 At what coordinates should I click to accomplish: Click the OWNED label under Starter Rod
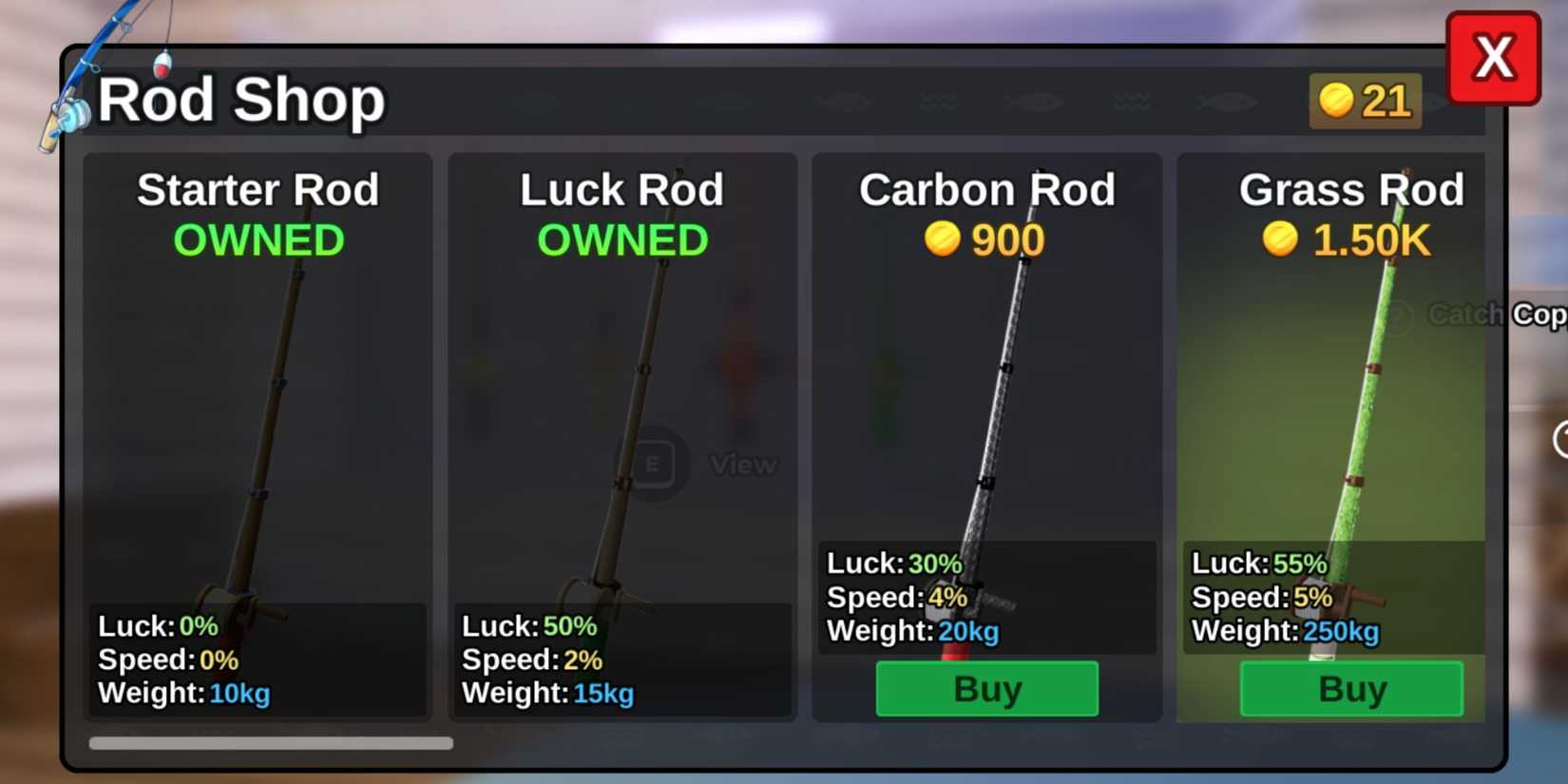pos(258,239)
